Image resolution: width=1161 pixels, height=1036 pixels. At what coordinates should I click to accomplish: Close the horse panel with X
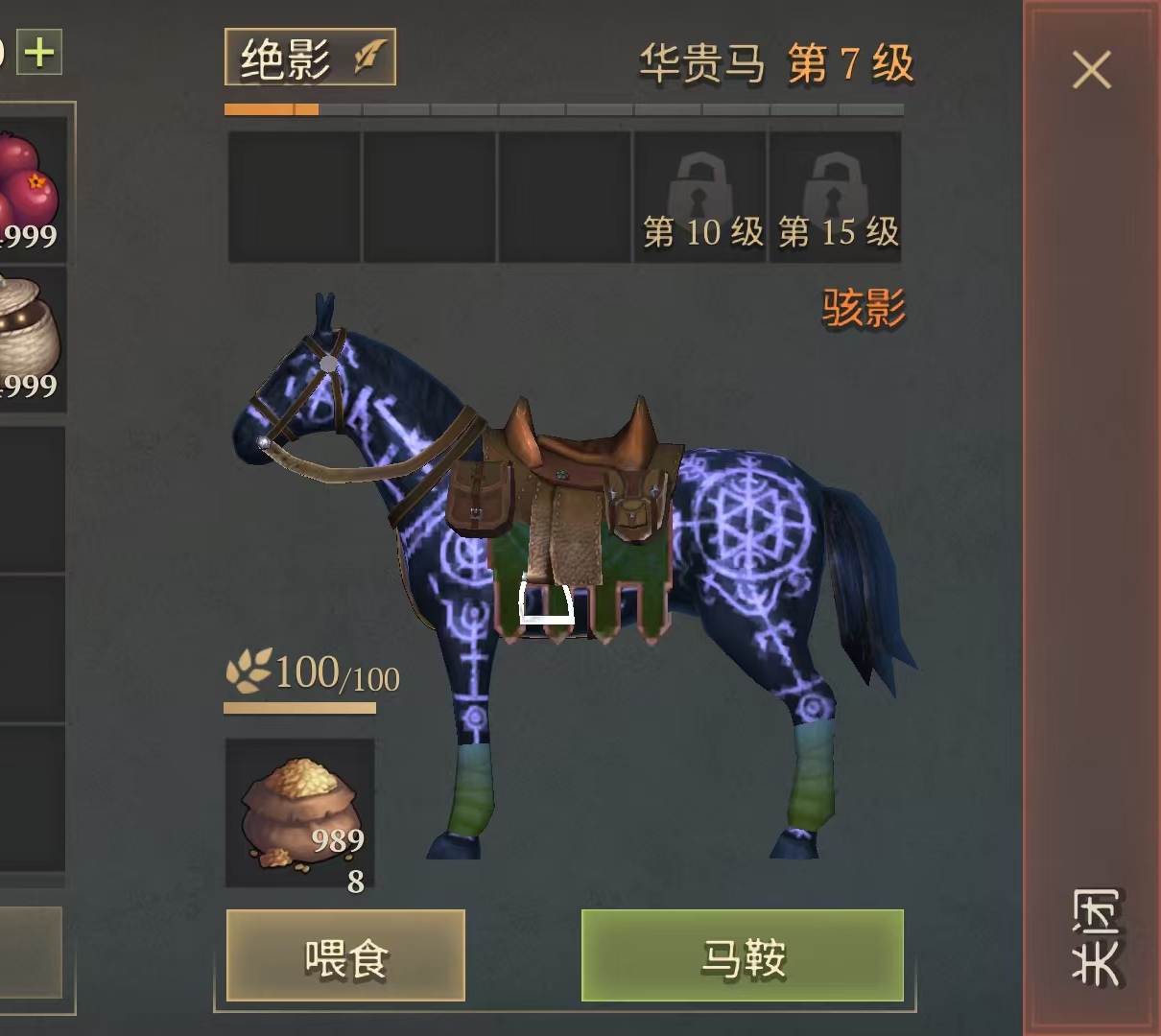point(1092,70)
